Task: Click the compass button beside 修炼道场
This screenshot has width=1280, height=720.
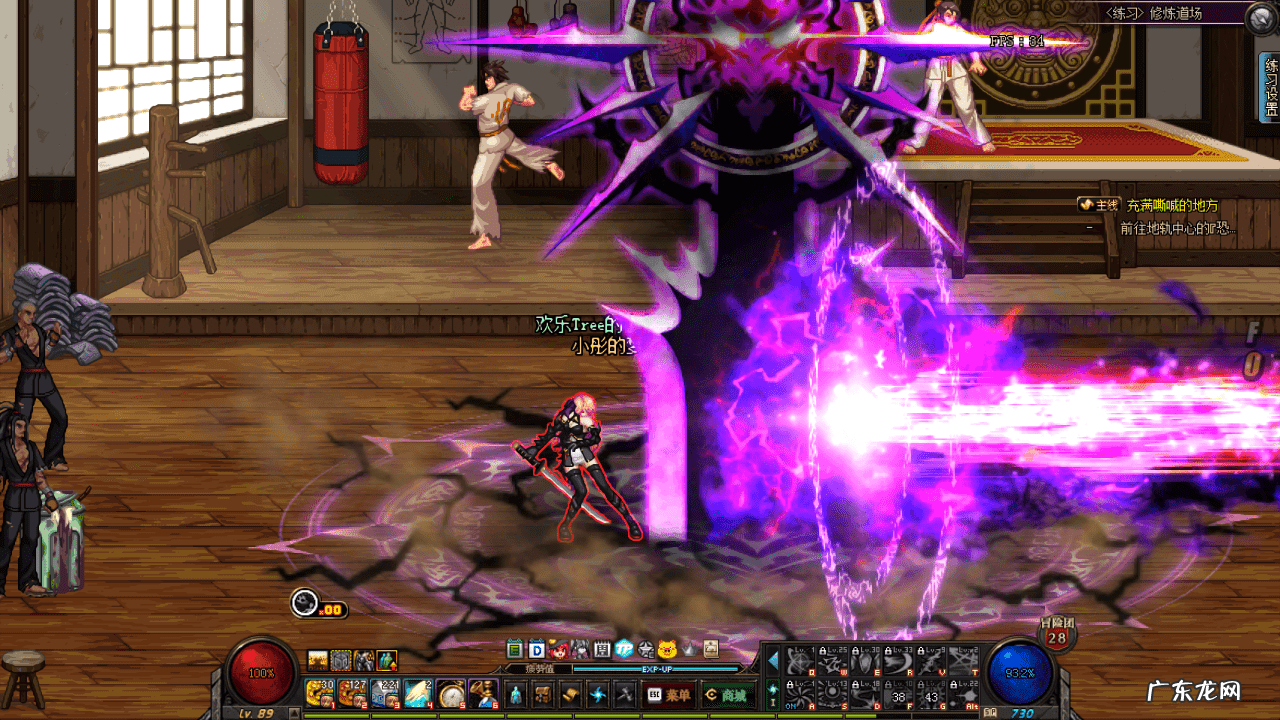Action: (x=1262, y=16)
